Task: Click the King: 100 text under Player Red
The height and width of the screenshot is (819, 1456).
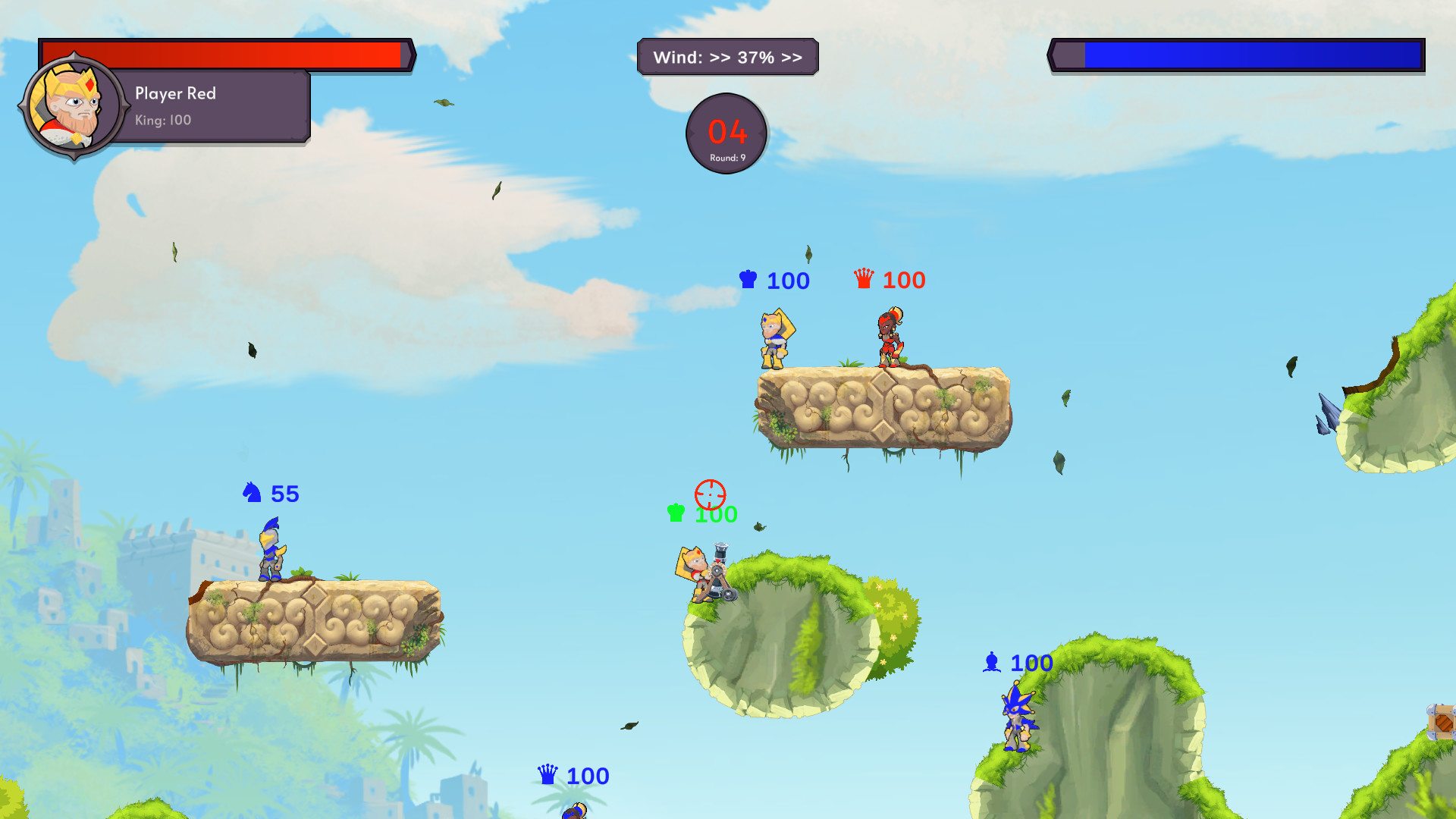Action: 162,120
